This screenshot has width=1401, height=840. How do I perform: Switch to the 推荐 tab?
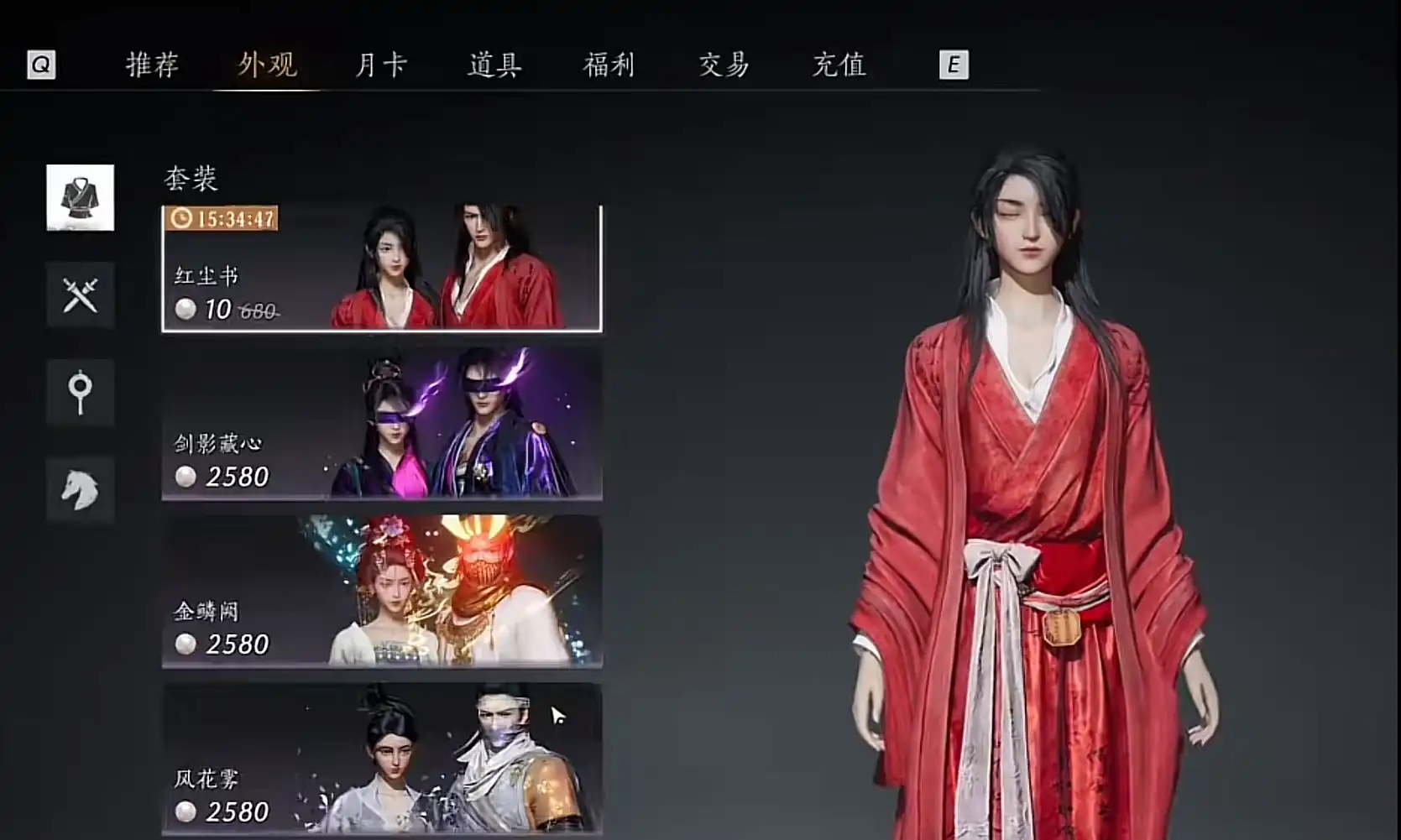(x=153, y=64)
